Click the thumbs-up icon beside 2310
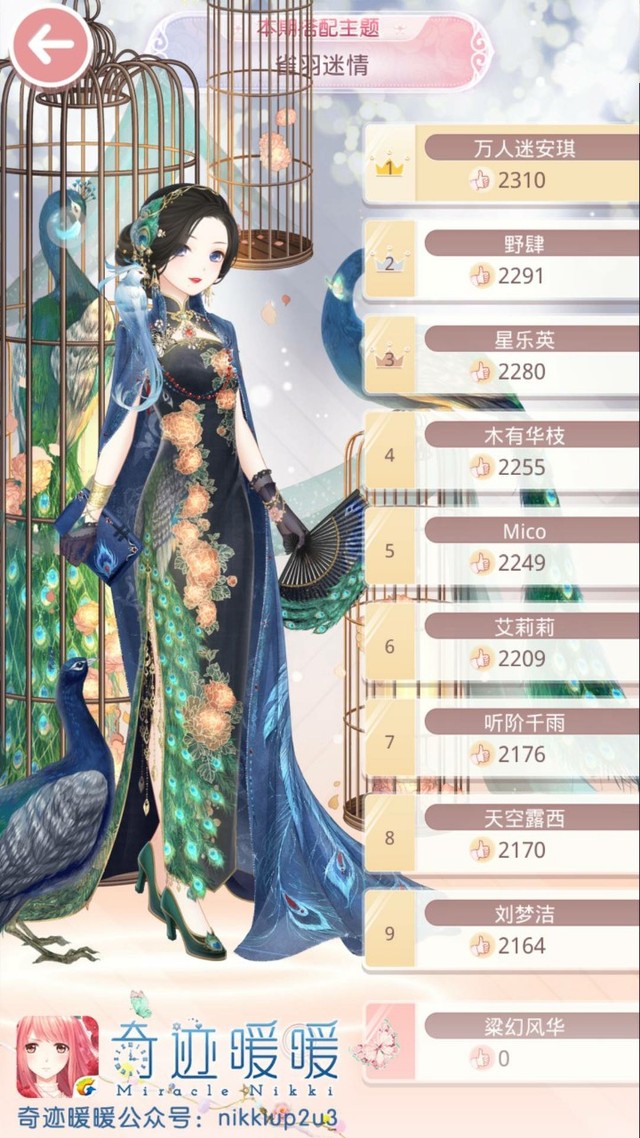 coord(481,180)
